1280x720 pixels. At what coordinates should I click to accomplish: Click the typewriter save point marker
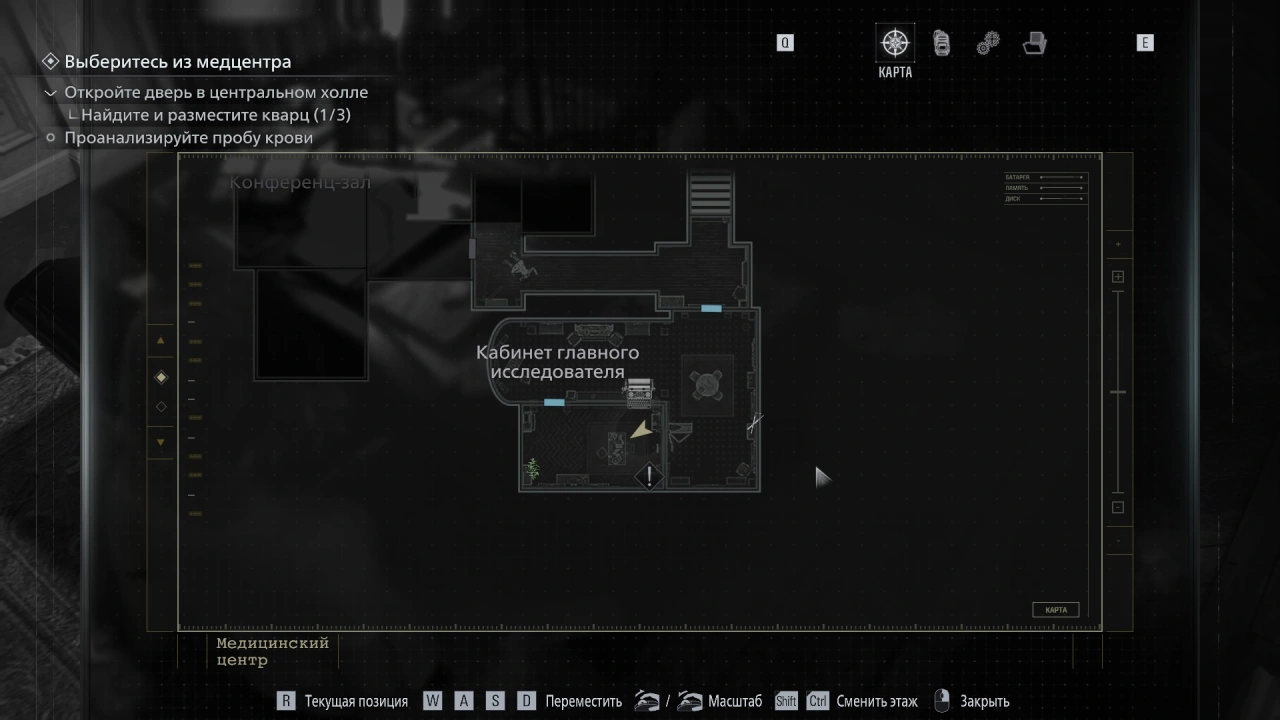pyautogui.click(x=638, y=390)
